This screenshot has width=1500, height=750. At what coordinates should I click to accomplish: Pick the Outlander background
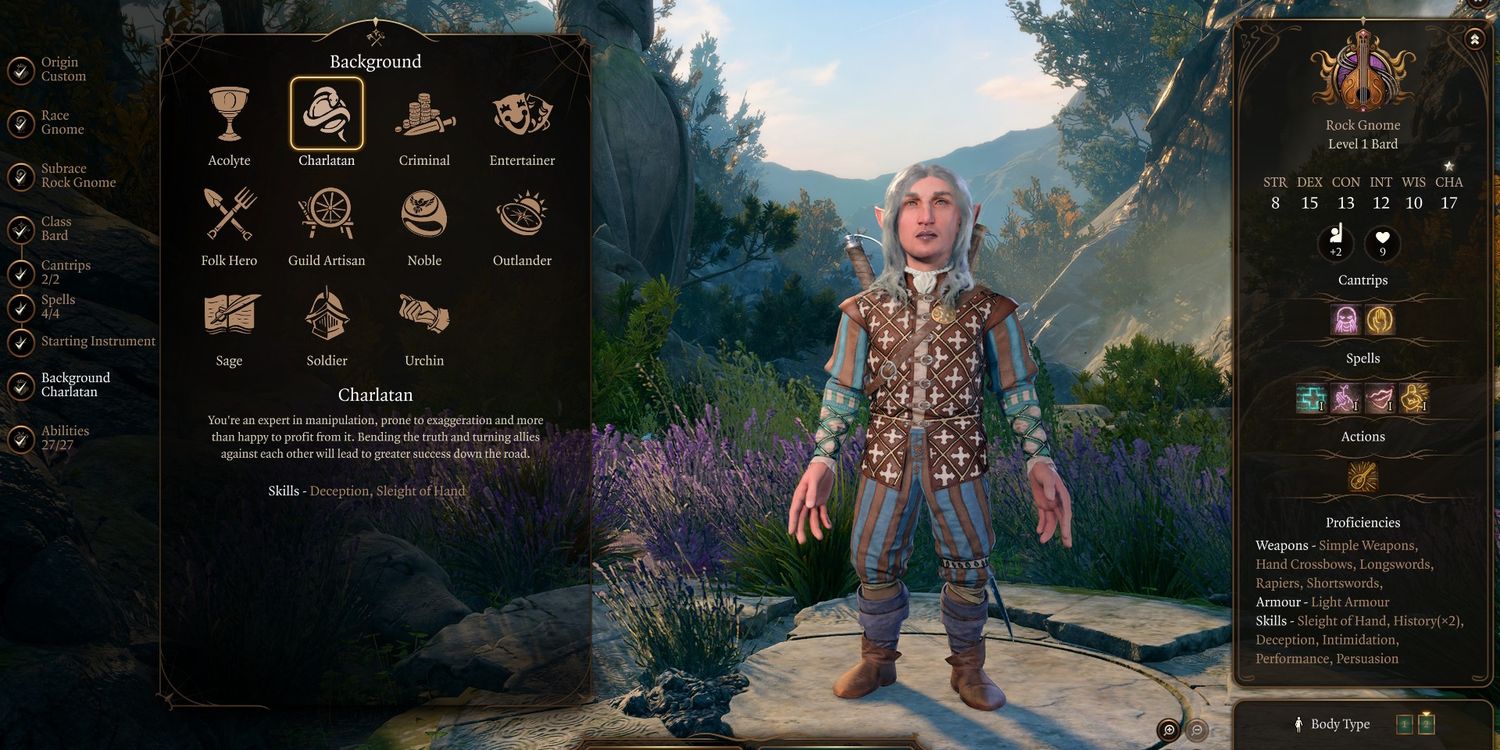[x=522, y=214]
